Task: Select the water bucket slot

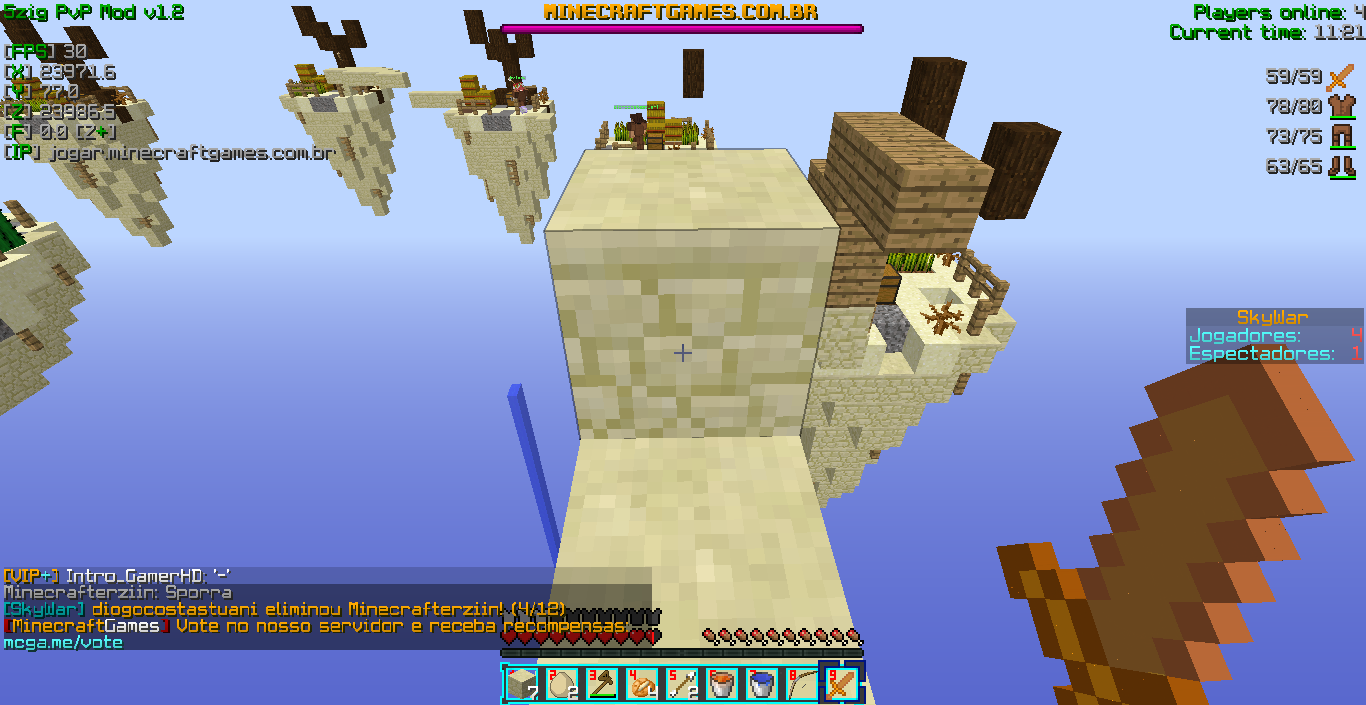Action: tap(762, 685)
